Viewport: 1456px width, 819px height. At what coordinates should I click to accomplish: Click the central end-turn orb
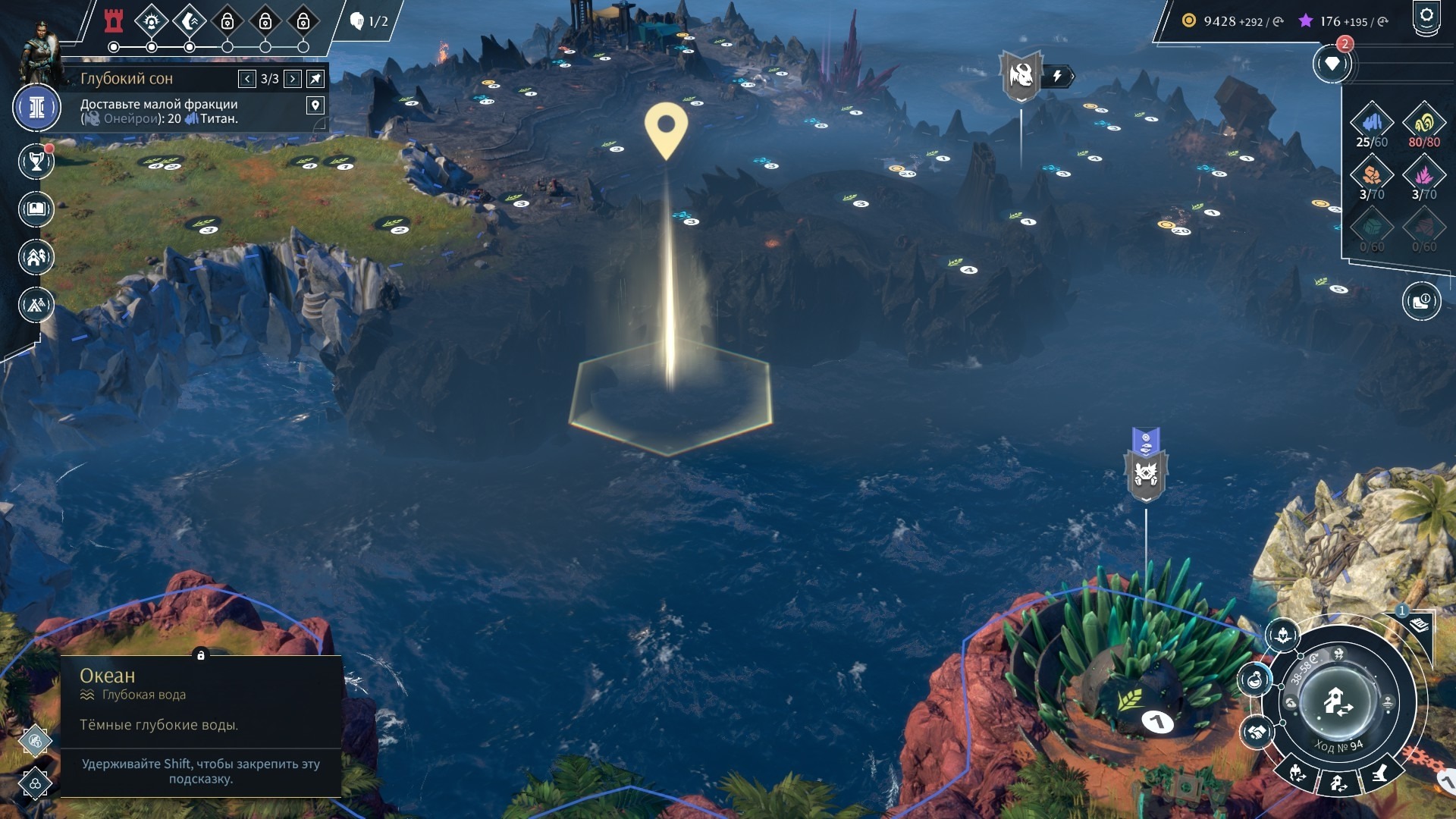[x=1338, y=701]
